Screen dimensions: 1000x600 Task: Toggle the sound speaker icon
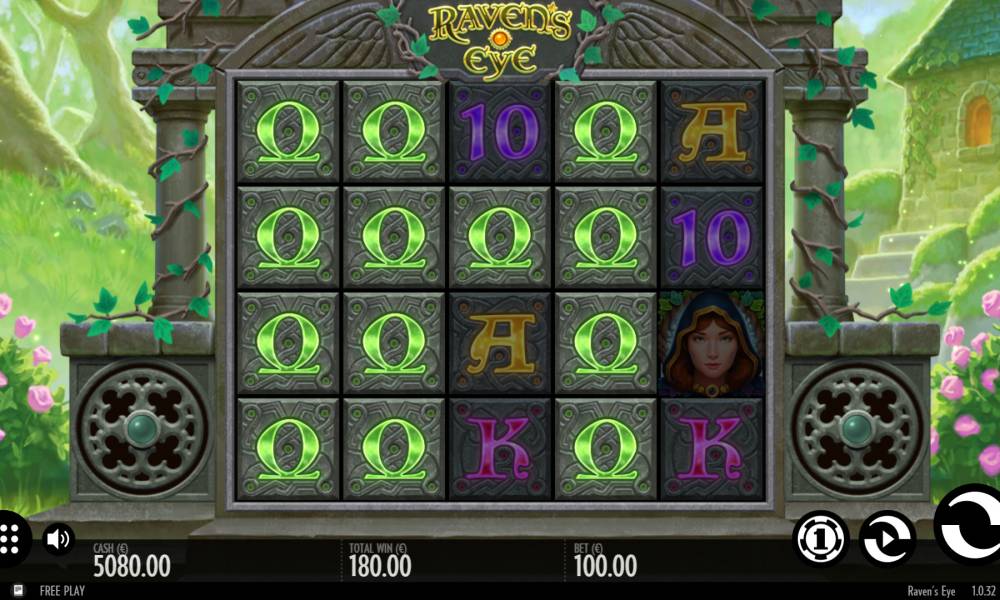tap(58, 540)
